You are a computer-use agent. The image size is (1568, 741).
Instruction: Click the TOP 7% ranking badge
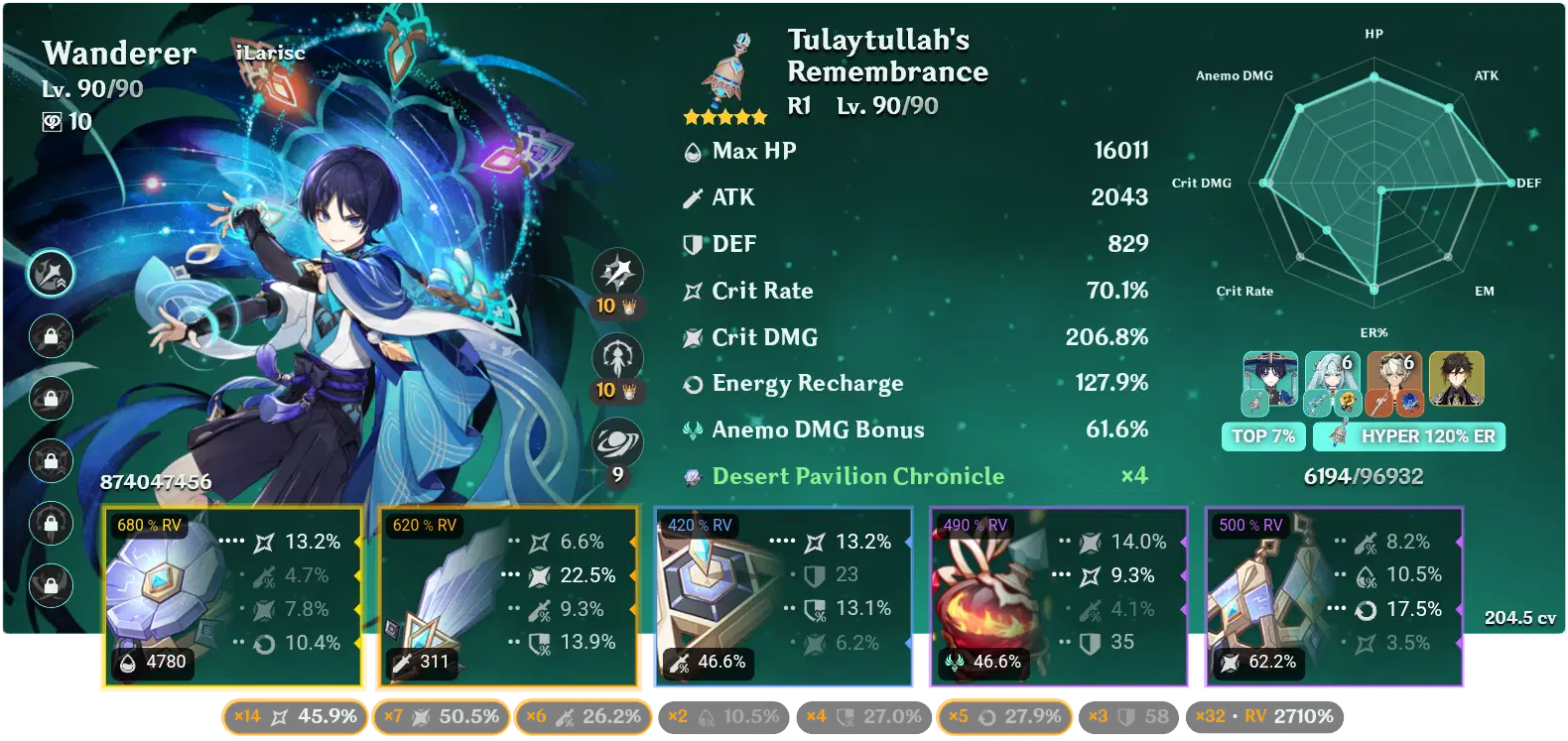click(x=1263, y=435)
